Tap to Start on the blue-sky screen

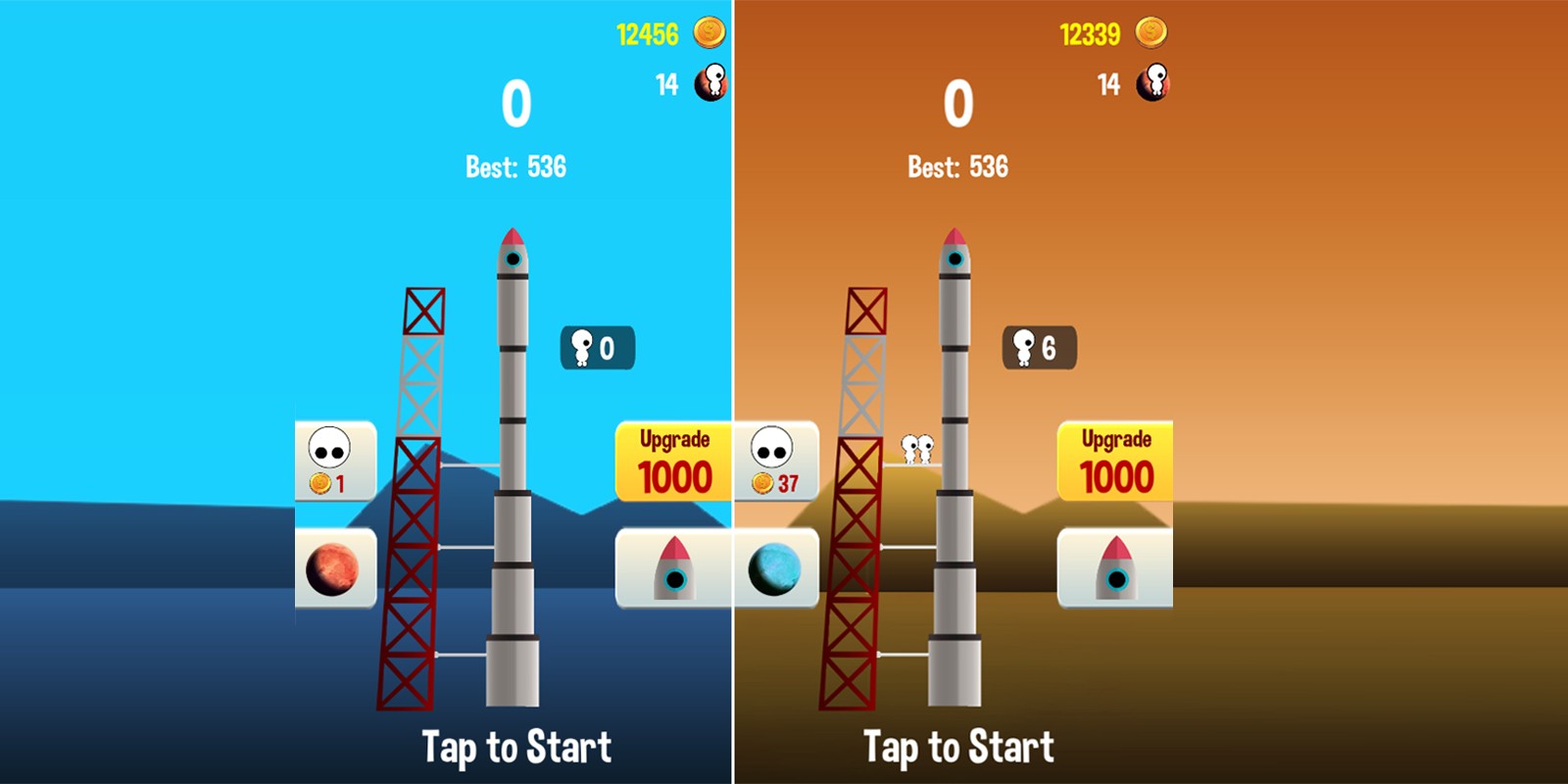click(x=516, y=747)
